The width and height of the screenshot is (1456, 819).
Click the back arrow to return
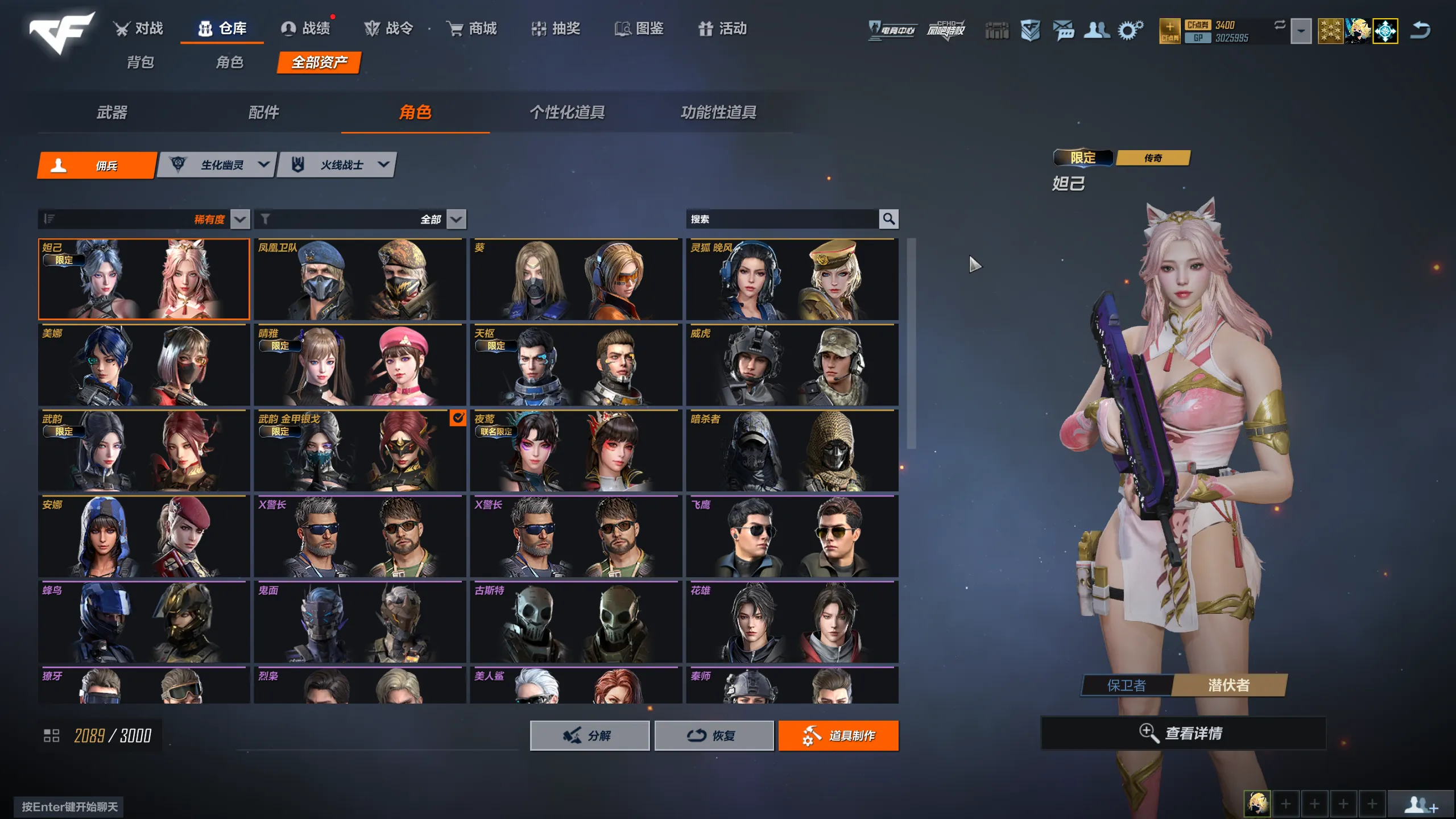(x=1420, y=30)
